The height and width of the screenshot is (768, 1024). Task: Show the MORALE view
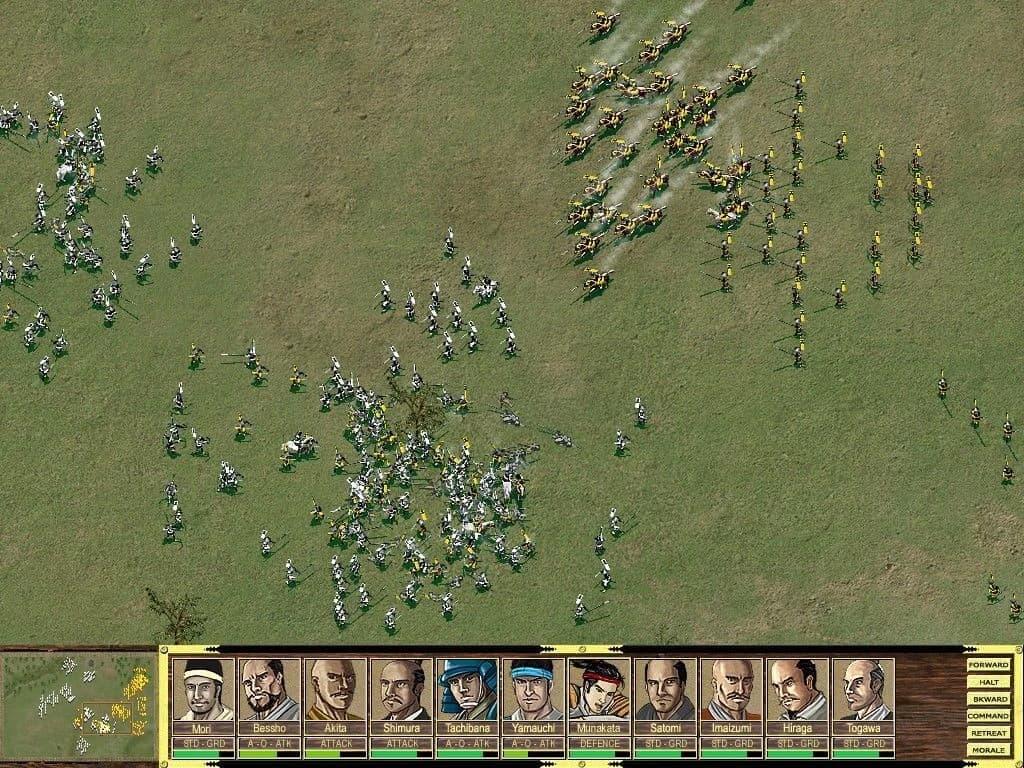[x=988, y=750]
